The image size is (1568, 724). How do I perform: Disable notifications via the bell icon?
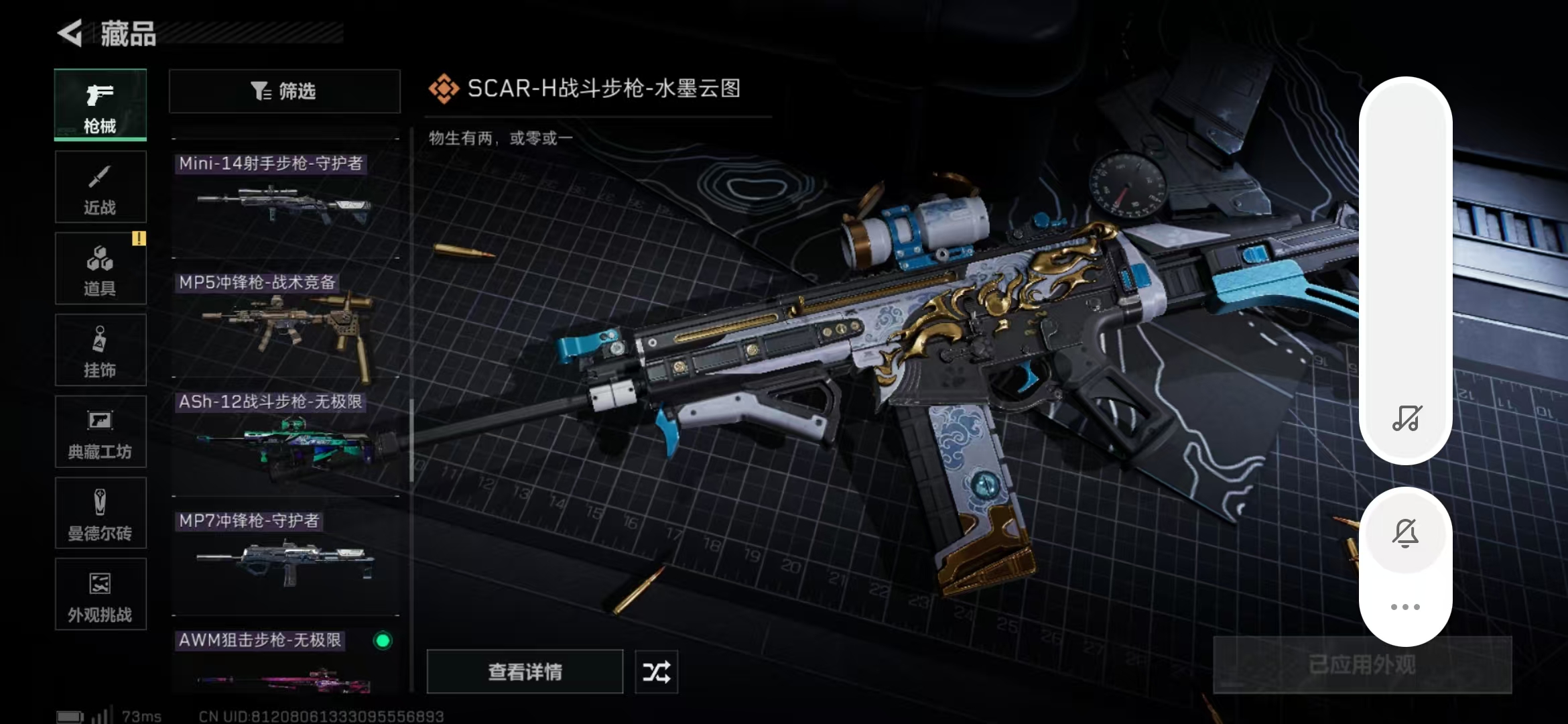(1406, 533)
